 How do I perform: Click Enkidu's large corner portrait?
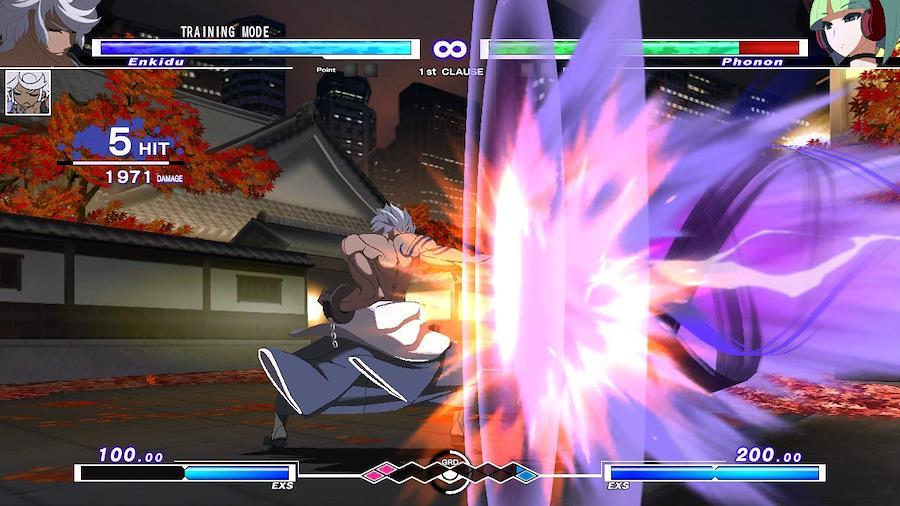[x=45, y=28]
